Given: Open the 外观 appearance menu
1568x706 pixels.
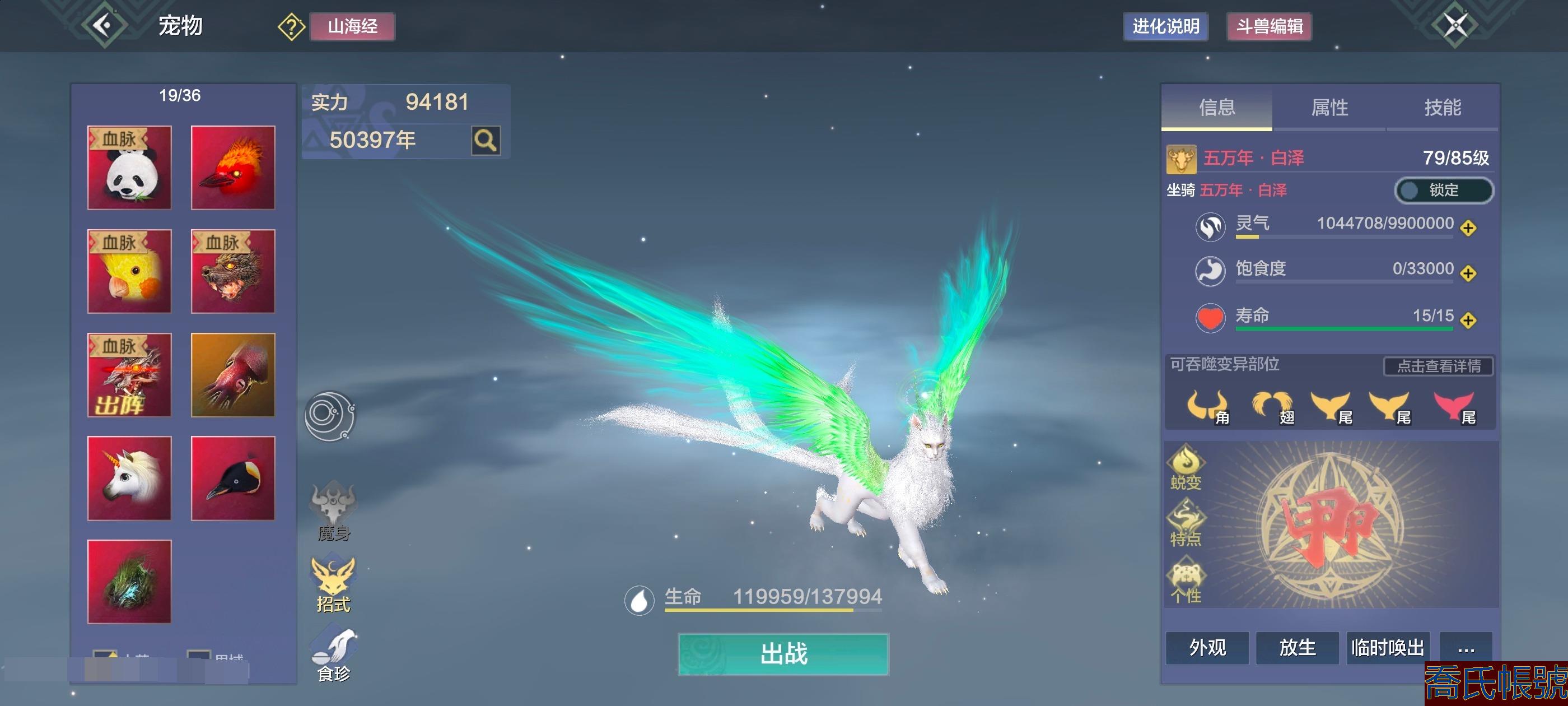Looking at the screenshot, I should (1207, 647).
